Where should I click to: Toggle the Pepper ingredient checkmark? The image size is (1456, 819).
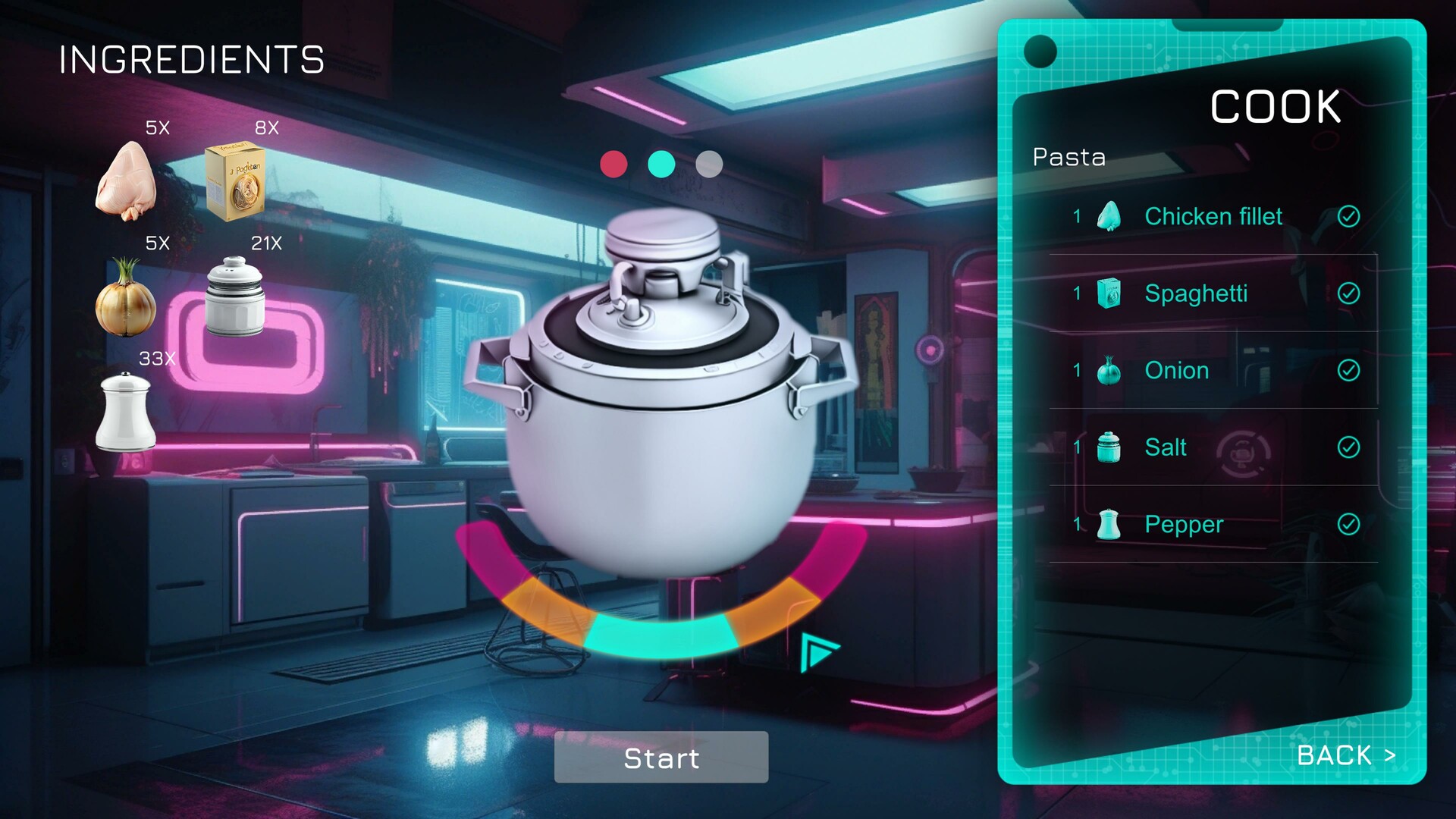click(x=1349, y=524)
